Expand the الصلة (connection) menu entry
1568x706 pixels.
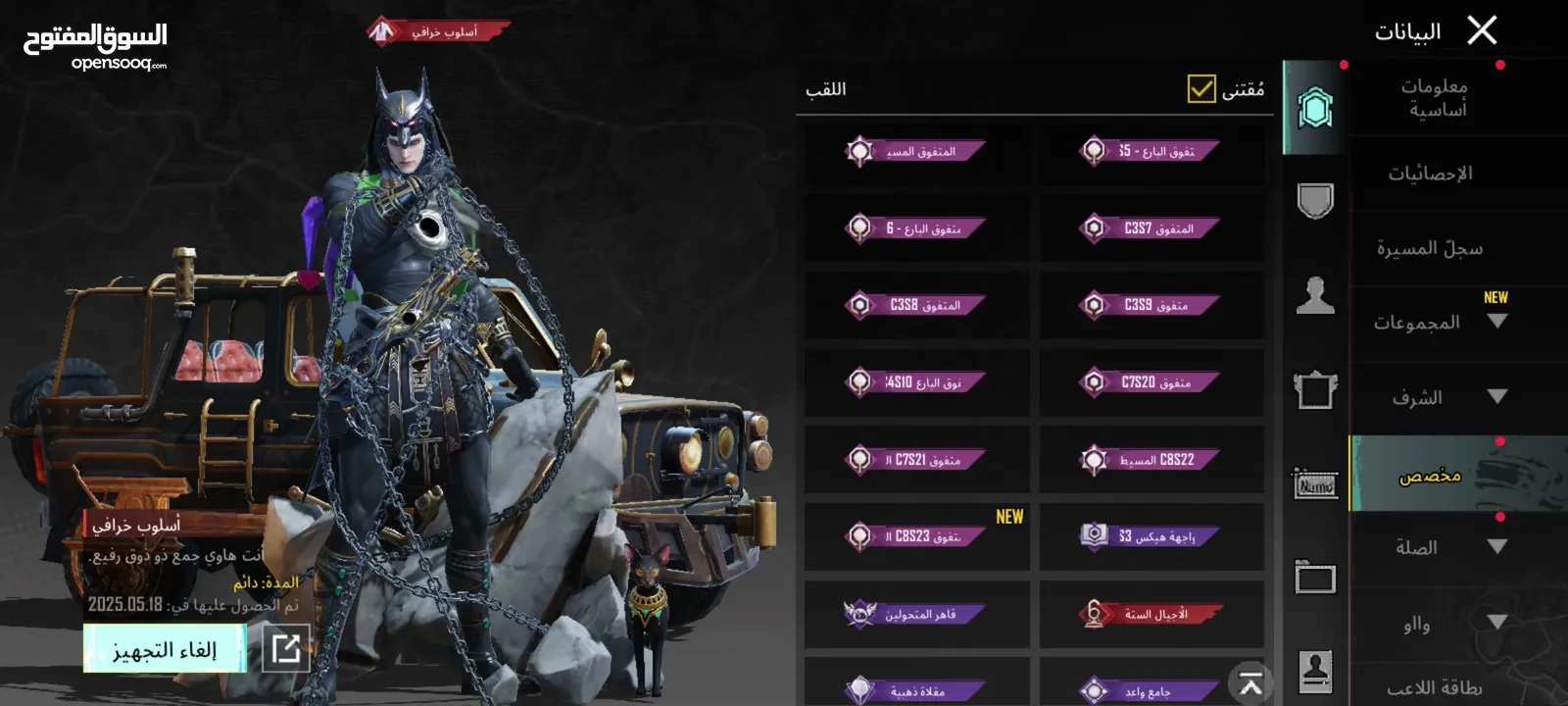[x=1437, y=547]
